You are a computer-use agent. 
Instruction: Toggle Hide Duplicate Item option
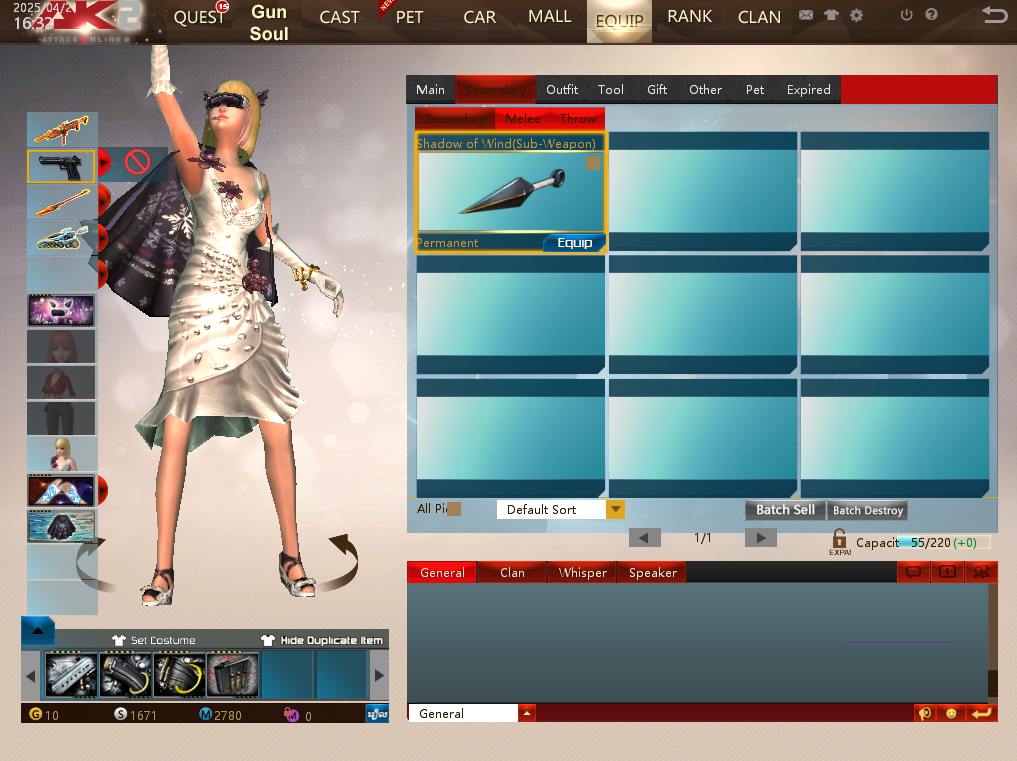(x=322, y=640)
